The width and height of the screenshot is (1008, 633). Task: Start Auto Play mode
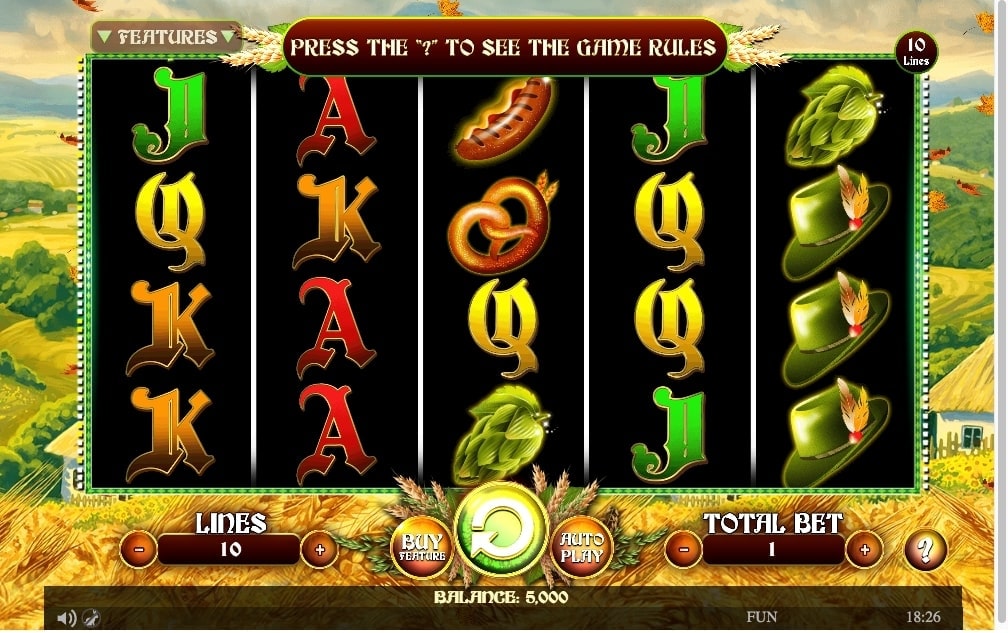point(579,547)
